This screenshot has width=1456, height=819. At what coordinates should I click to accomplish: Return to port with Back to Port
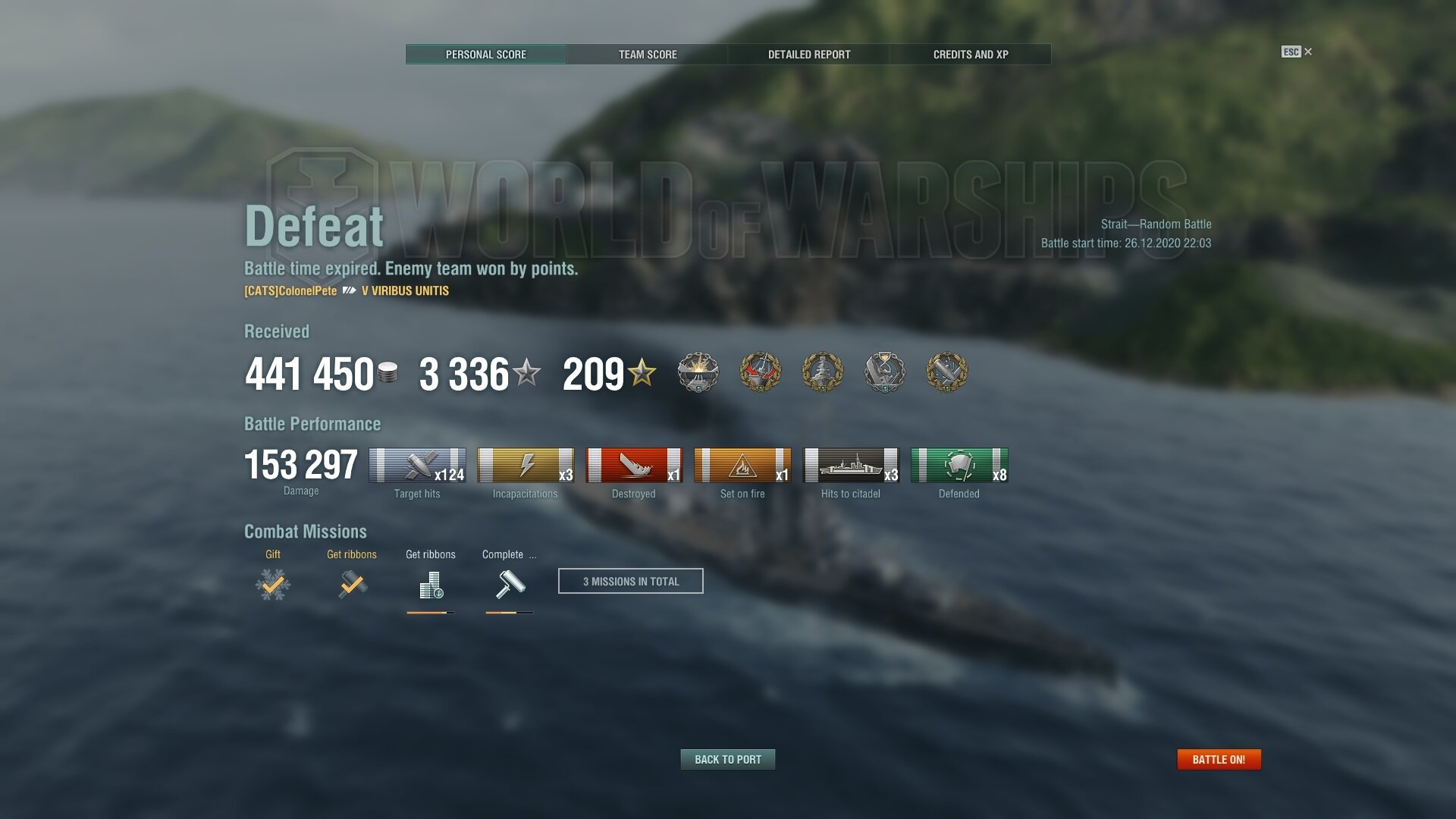[x=728, y=759]
